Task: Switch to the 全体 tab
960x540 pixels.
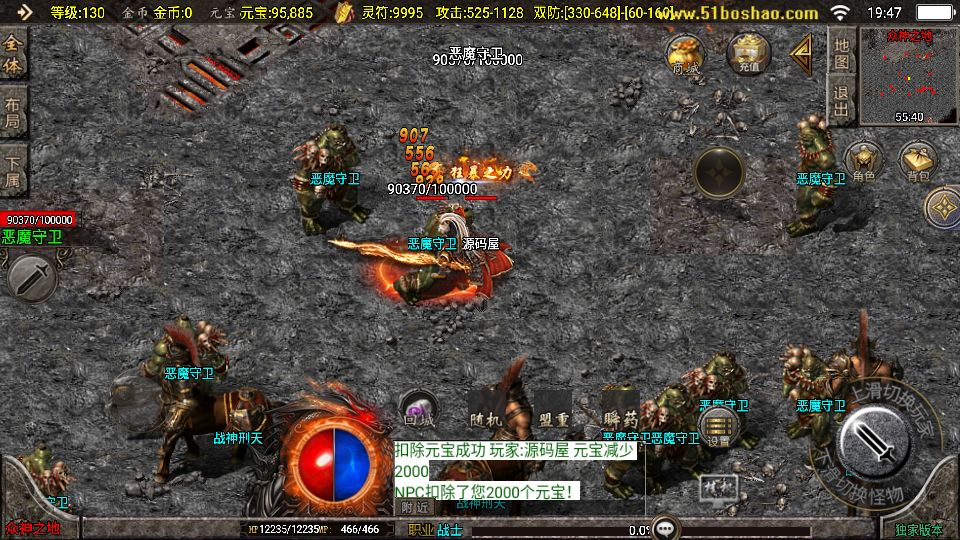Action: pos(13,55)
